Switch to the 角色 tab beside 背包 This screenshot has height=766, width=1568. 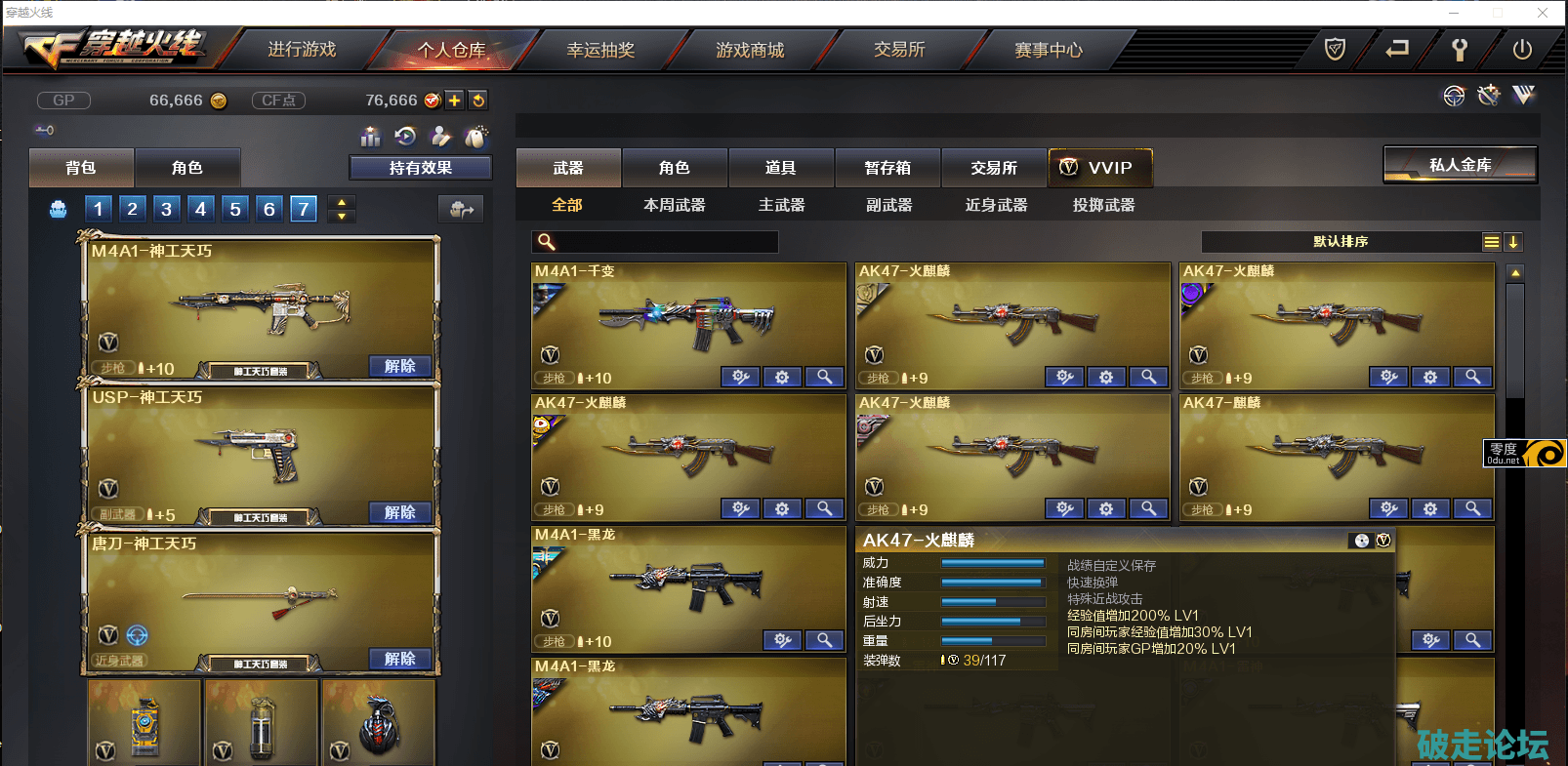coord(187,168)
